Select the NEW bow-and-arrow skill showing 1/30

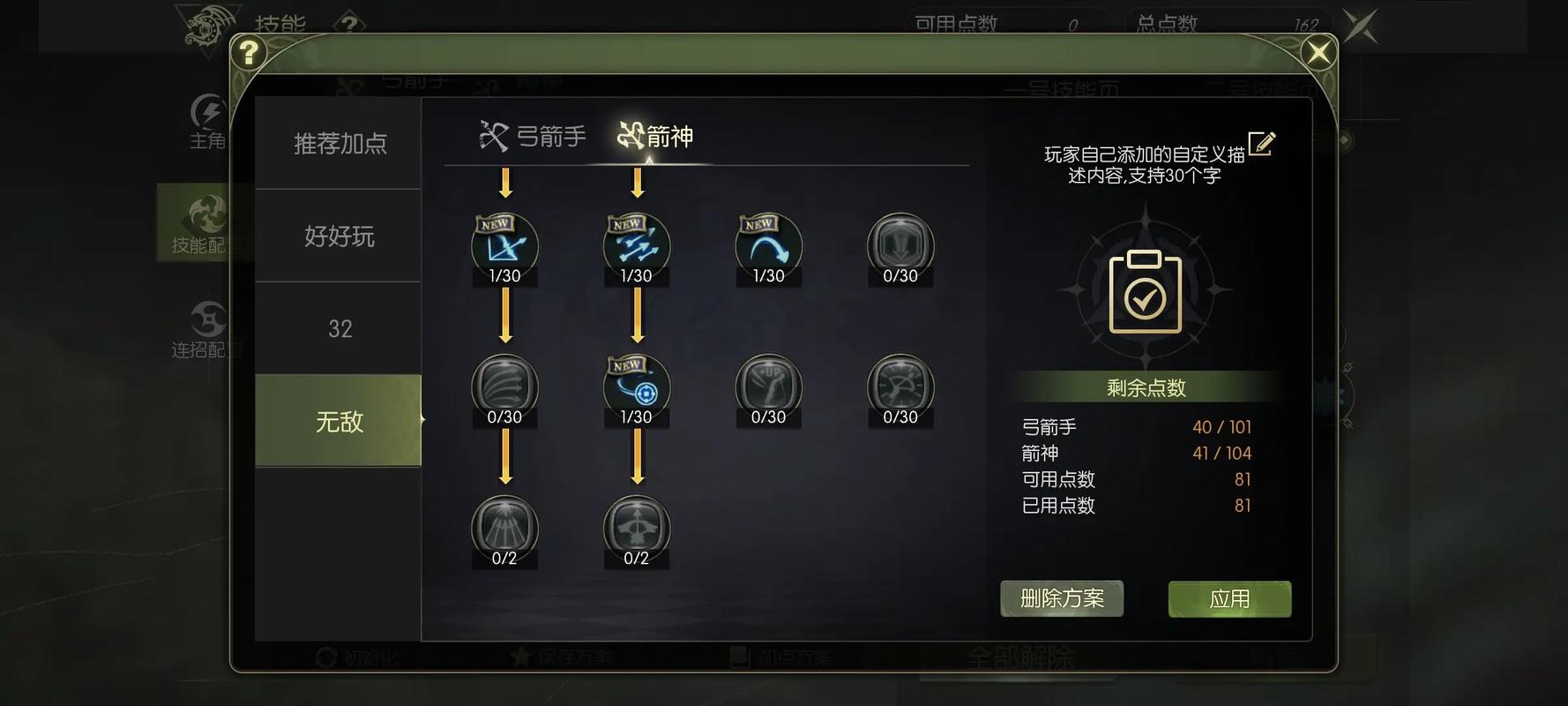pos(504,247)
